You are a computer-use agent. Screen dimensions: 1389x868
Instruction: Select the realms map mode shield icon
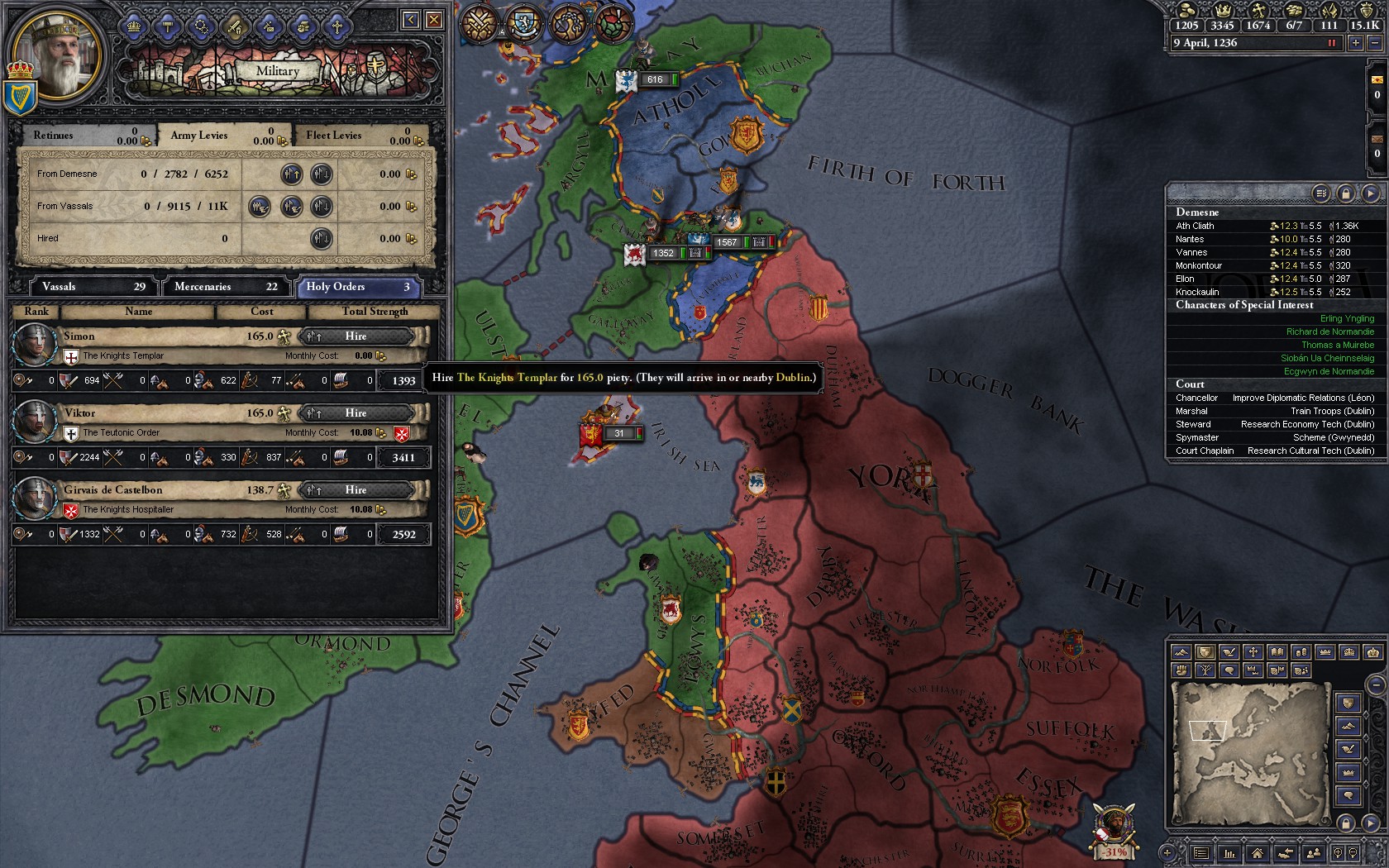click(1205, 653)
